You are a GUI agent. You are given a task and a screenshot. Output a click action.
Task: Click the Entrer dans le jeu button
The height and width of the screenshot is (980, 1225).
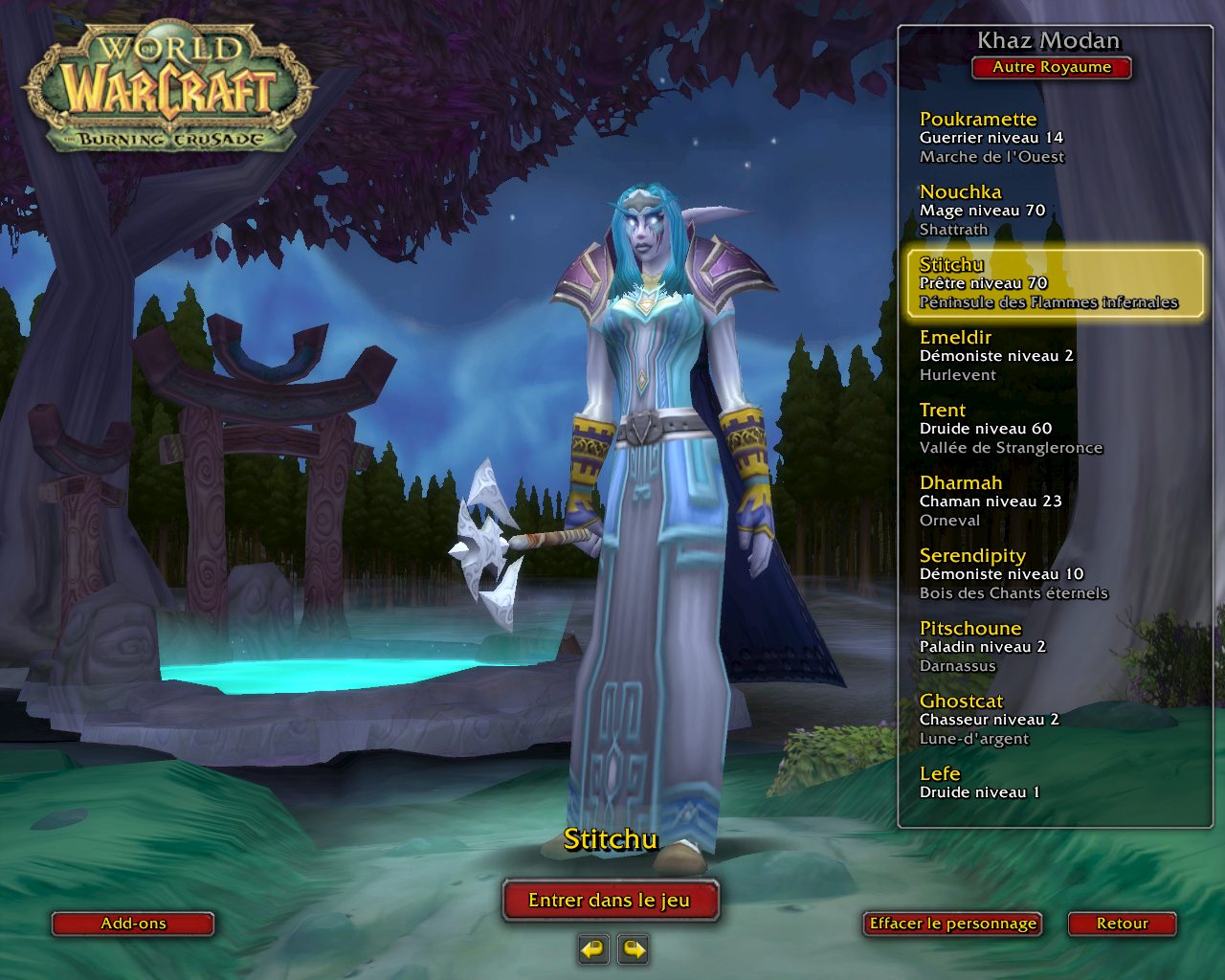[x=610, y=901]
